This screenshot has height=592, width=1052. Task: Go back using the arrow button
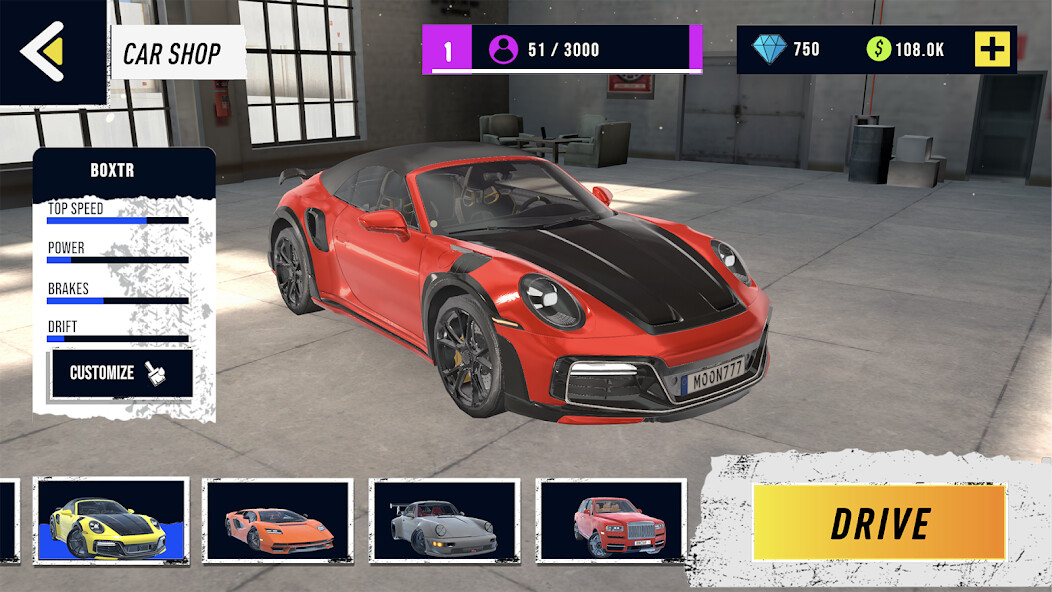pyautogui.click(x=44, y=50)
